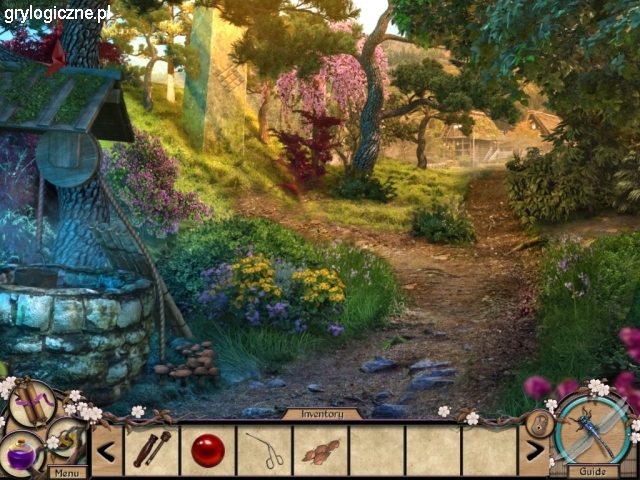Screen dimensions: 640x480
Task: Open the scroll journal icon
Action: point(33,404)
